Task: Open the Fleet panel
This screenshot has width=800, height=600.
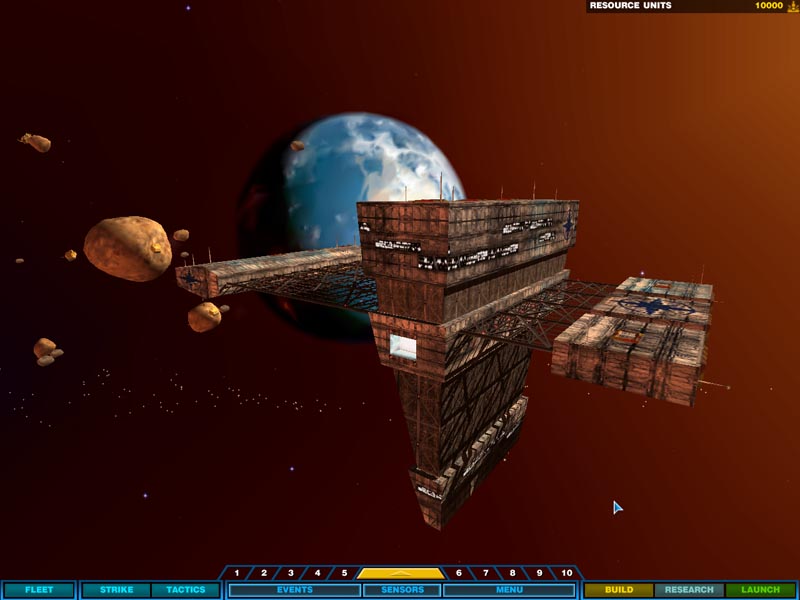Action: click(38, 590)
